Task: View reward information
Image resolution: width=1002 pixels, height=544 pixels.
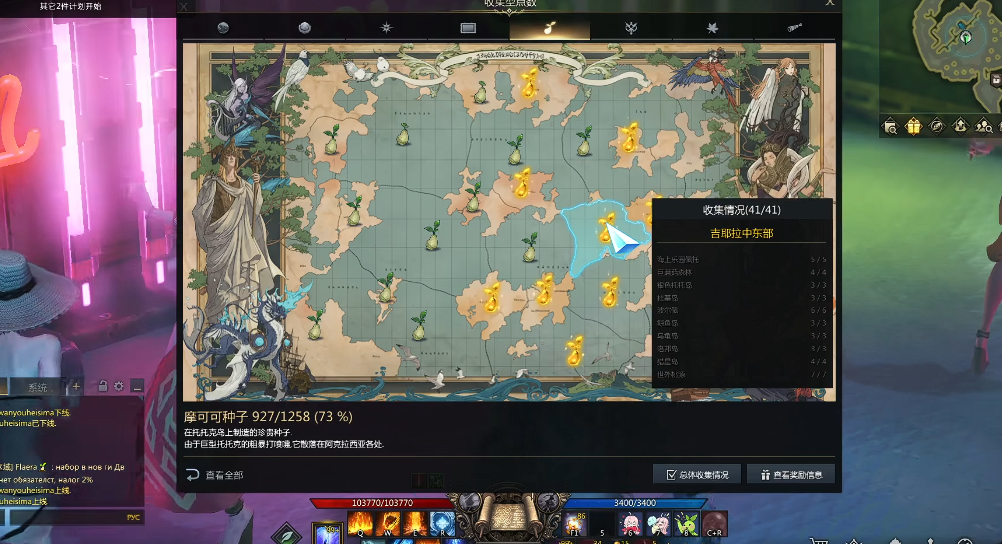Action: 790,474
